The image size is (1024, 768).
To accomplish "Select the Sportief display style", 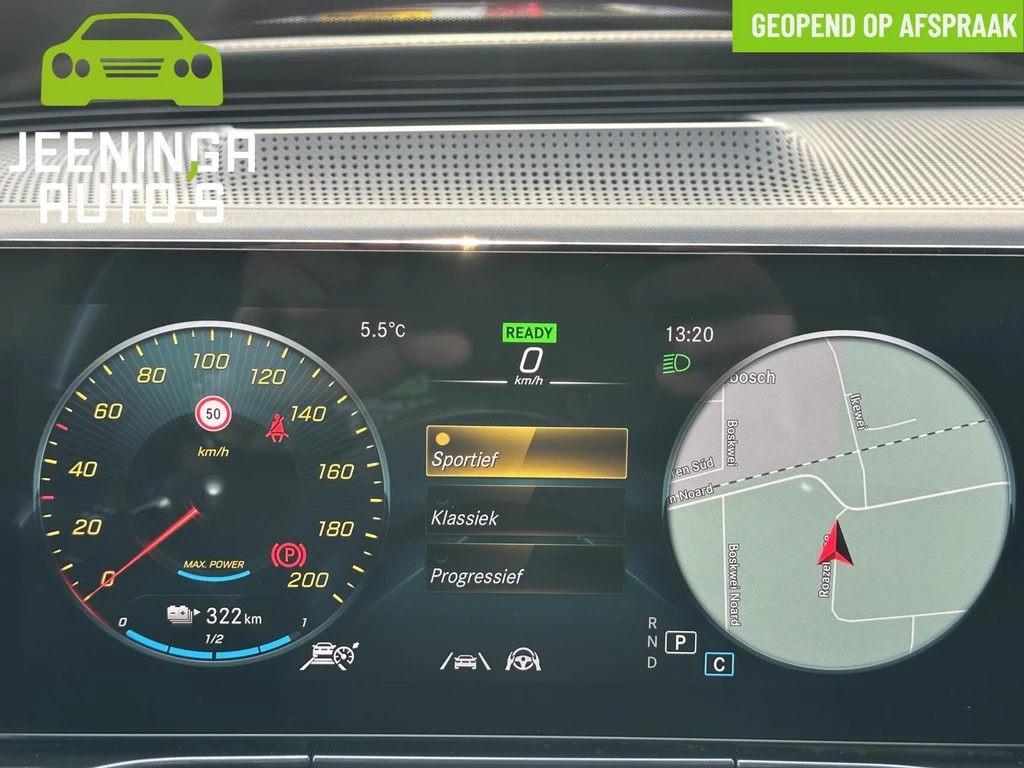I will pyautogui.click(x=527, y=453).
